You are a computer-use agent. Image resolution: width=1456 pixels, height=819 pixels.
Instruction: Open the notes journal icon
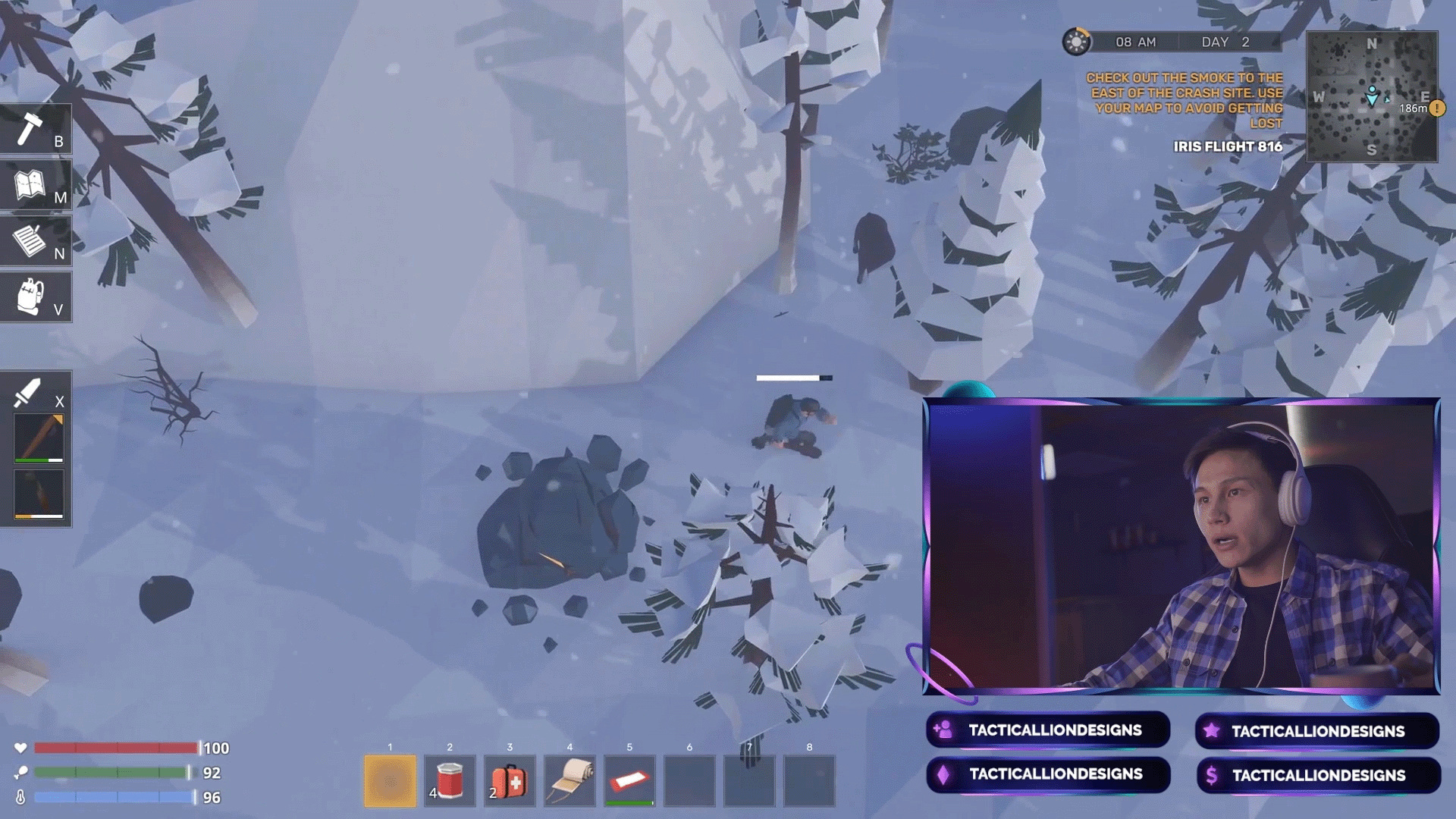[30, 240]
